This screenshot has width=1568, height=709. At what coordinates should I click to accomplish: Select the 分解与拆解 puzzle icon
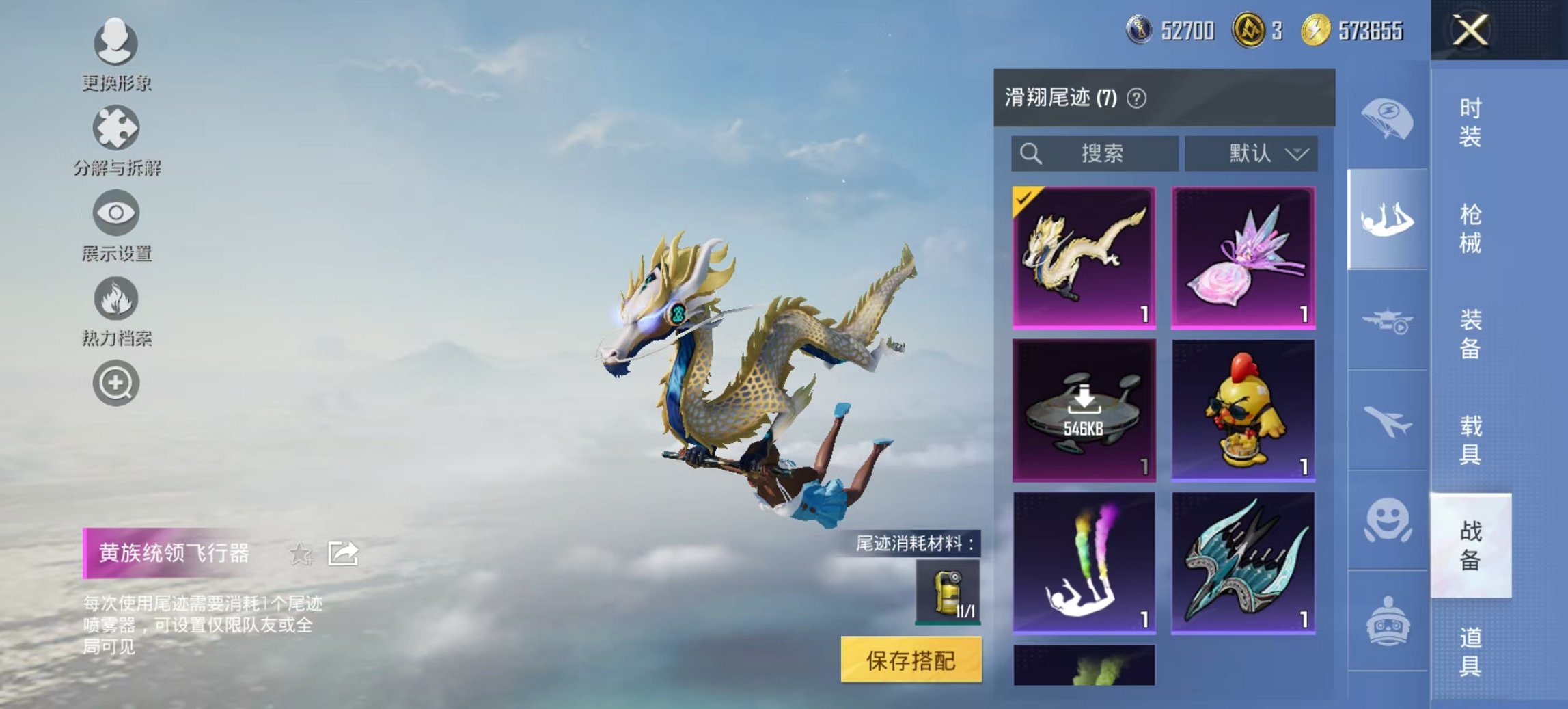pos(116,130)
